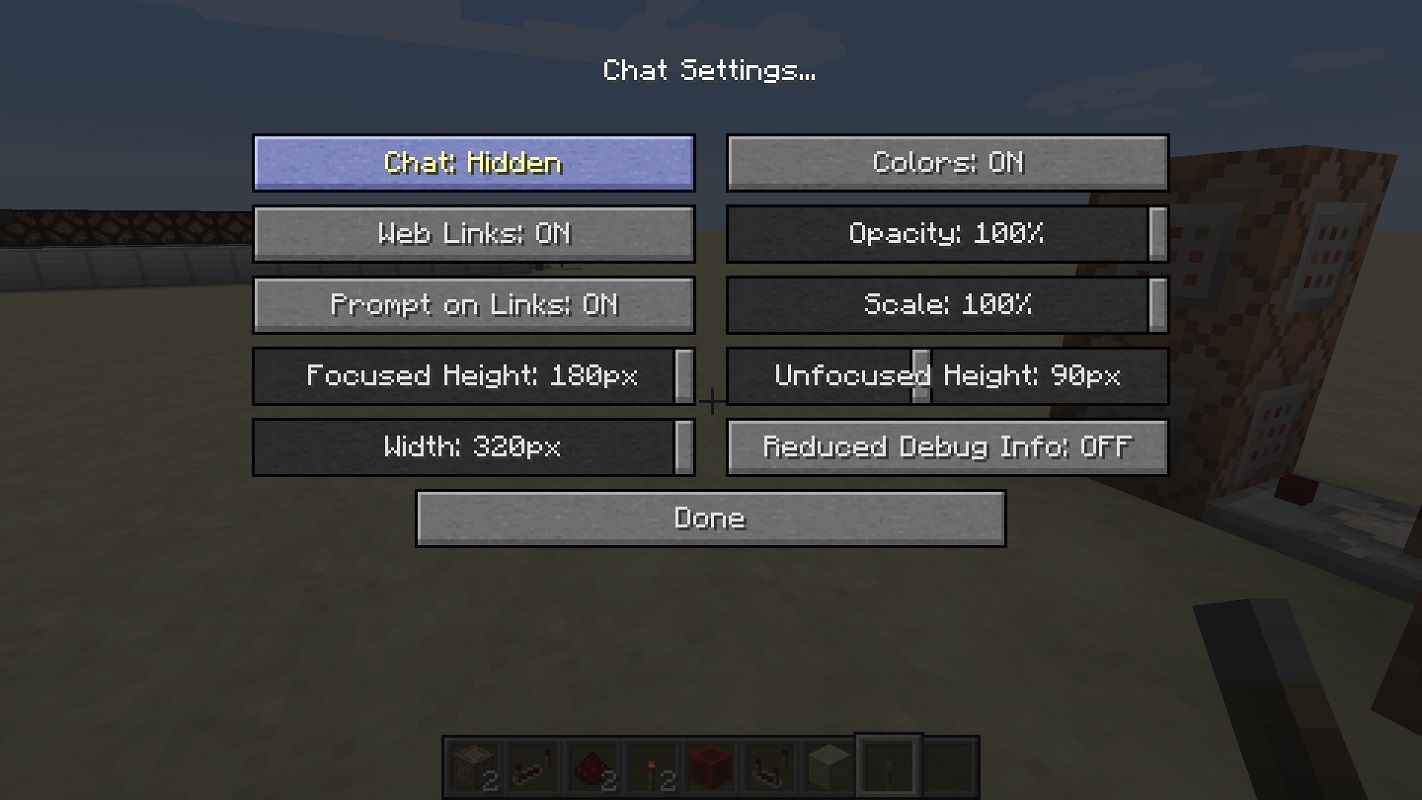Click the Unfocused Height slider
Image resolution: width=1422 pixels, height=800 pixels.
[x=947, y=376]
